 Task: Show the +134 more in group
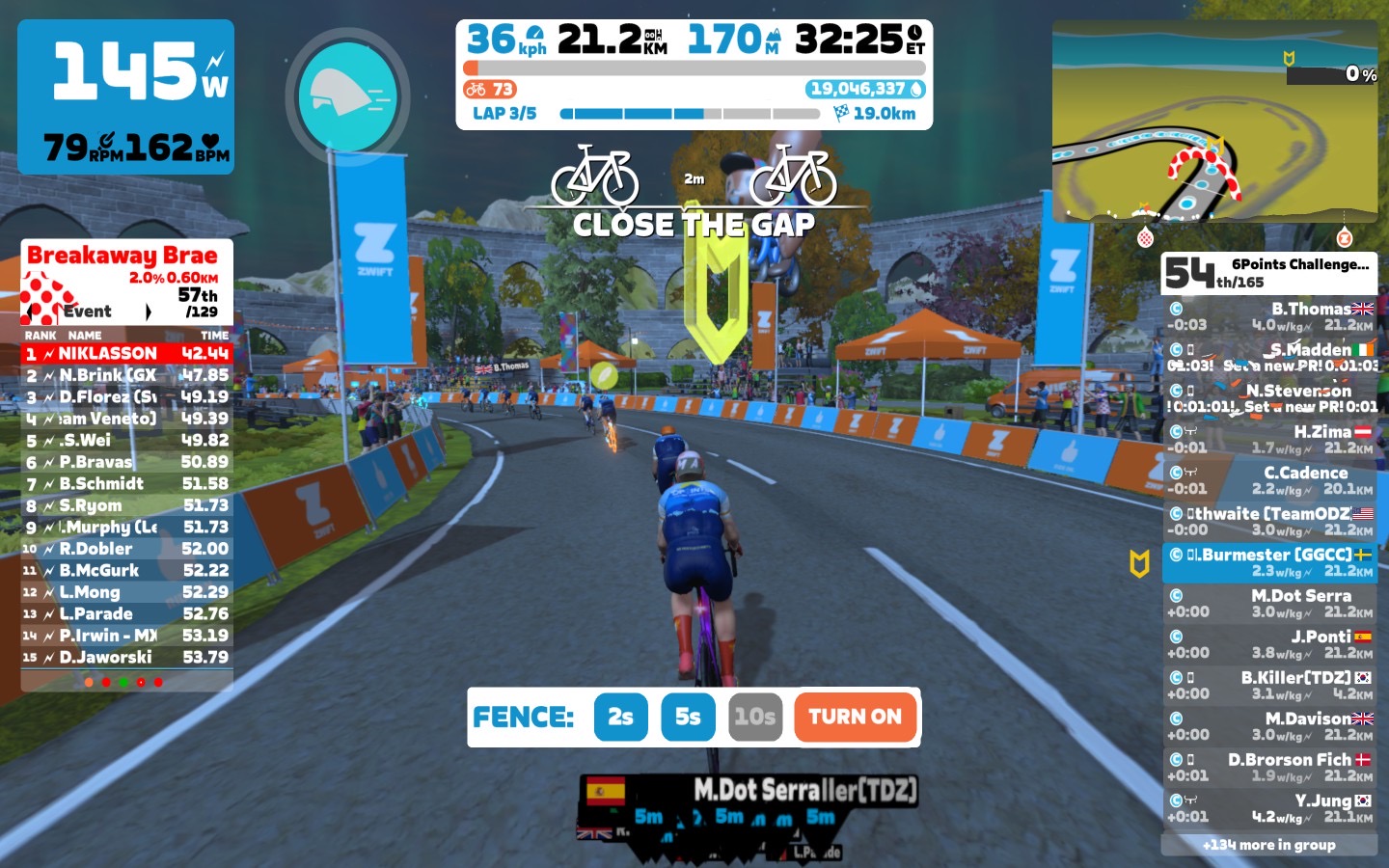(1268, 845)
